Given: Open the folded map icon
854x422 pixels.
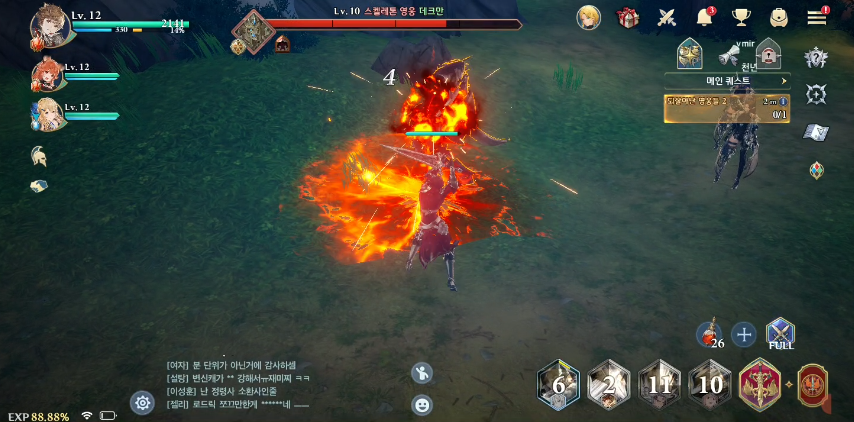Looking at the screenshot, I should 816,132.
